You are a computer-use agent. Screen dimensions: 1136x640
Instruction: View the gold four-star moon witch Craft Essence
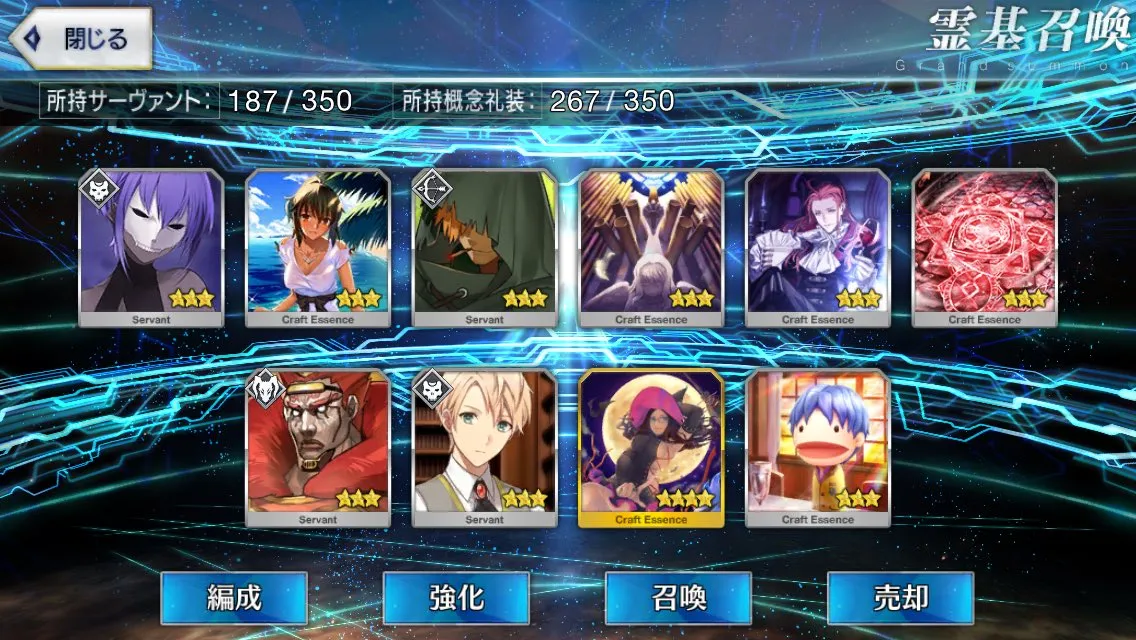[651, 447]
